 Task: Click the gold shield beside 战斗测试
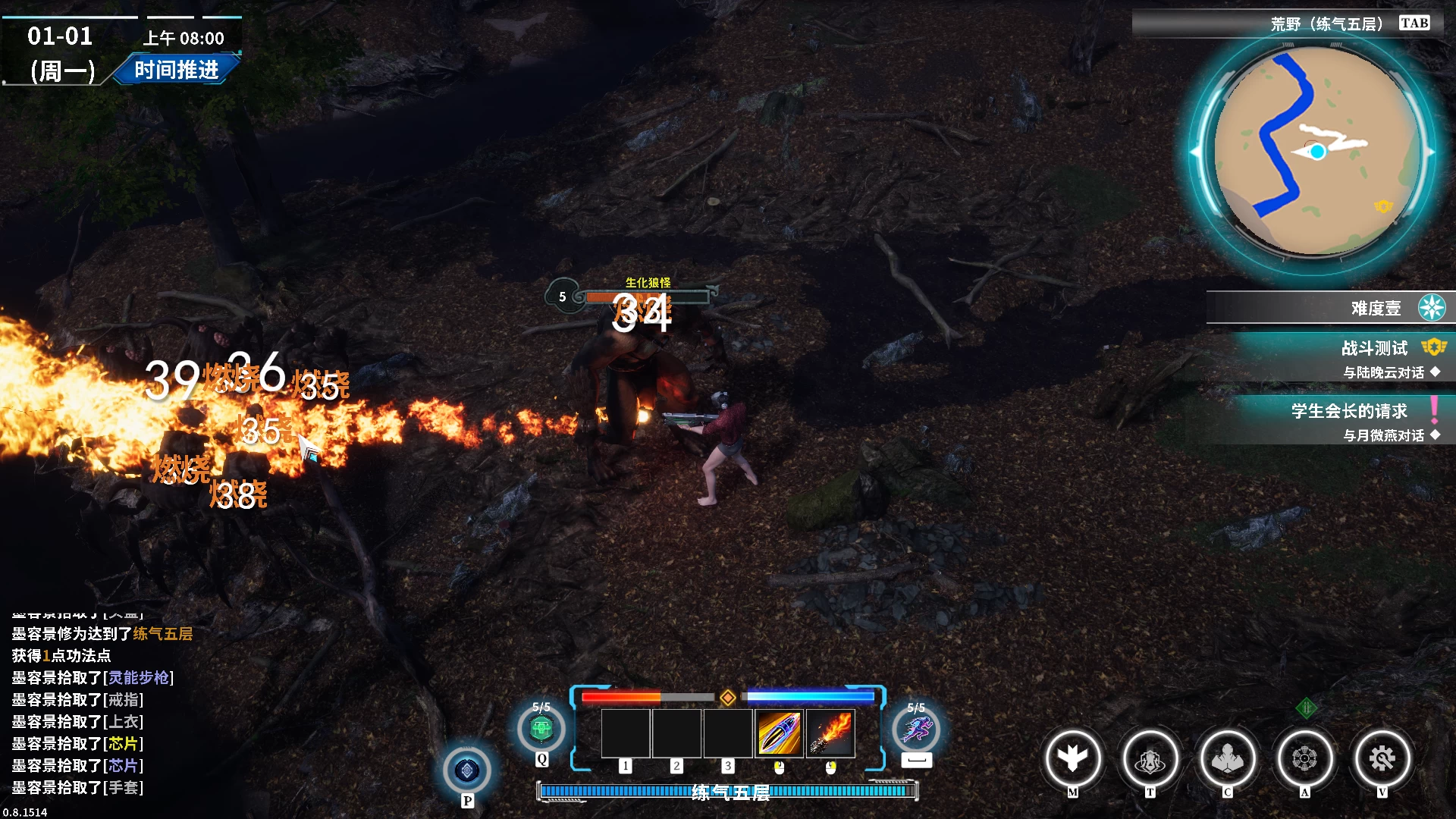(1433, 347)
